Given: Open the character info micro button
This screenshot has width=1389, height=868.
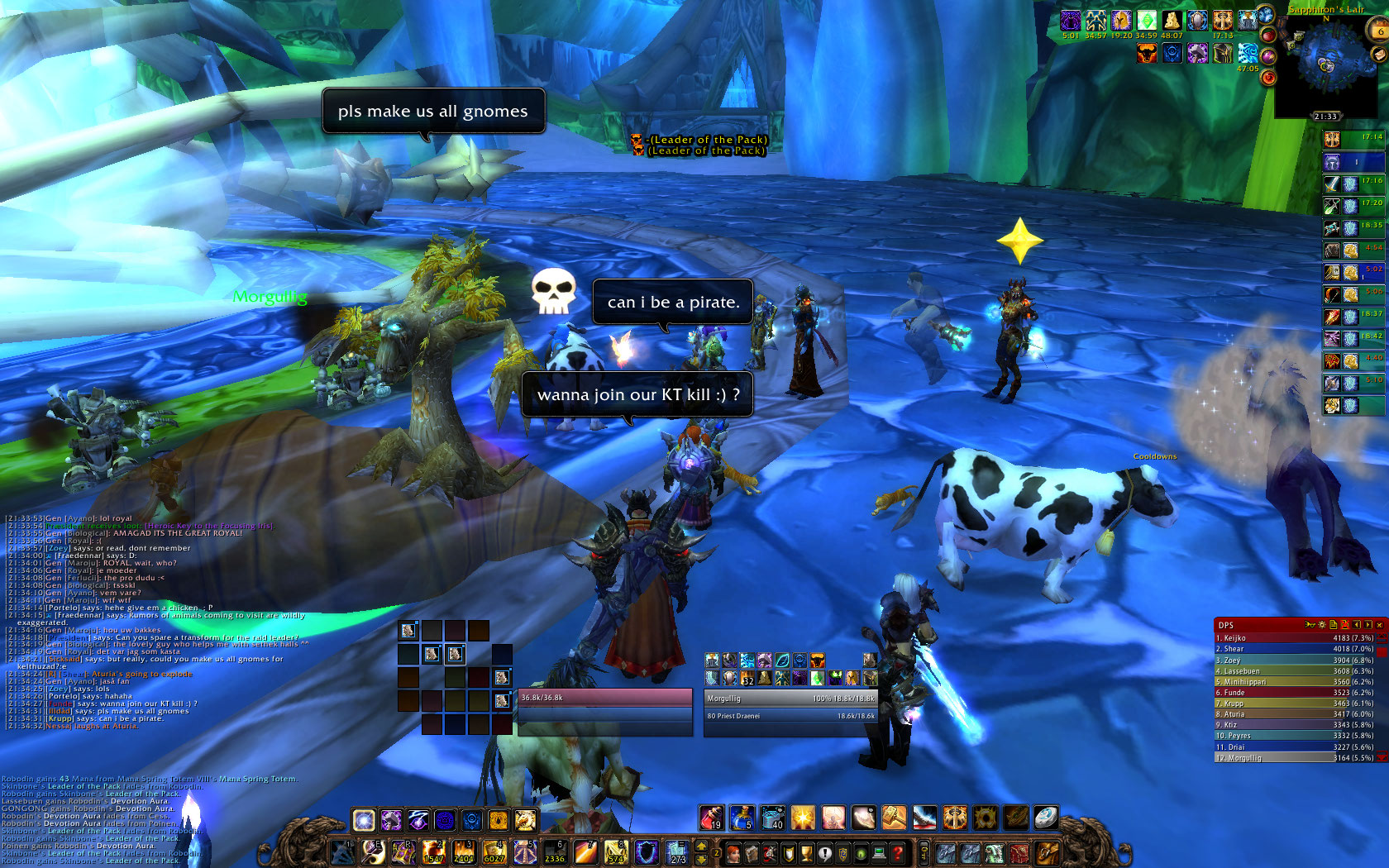Looking at the screenshot, I should [x=733, y=852].
